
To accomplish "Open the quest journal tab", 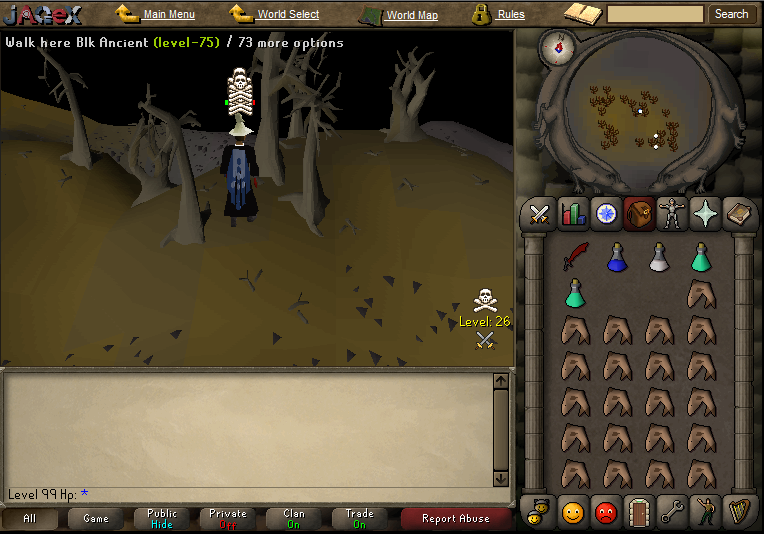I will [605, 213].
